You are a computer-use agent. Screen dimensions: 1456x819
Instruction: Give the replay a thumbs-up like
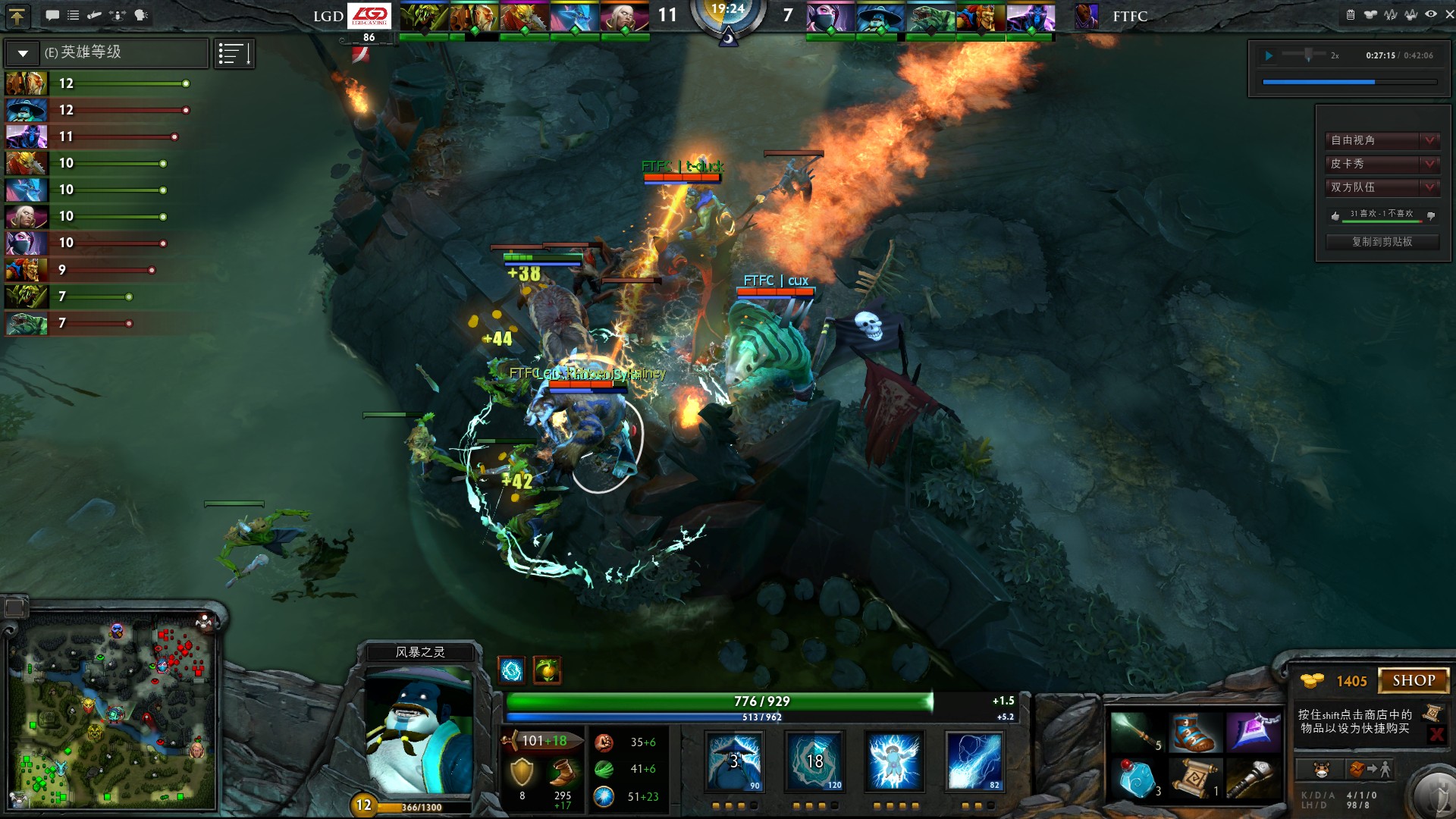1335,216
